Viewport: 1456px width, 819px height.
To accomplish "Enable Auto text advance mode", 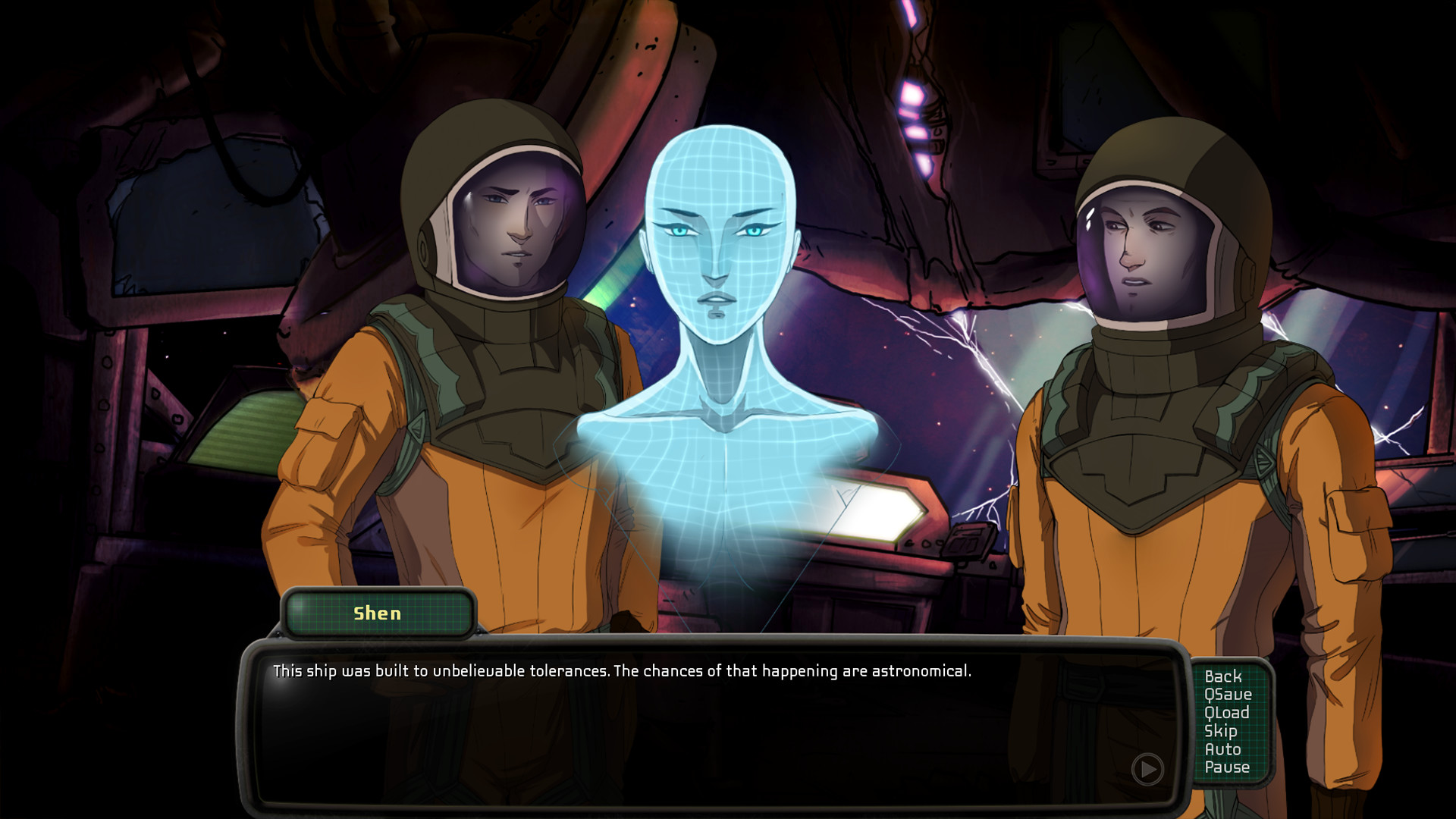I will pos(1223,749).
